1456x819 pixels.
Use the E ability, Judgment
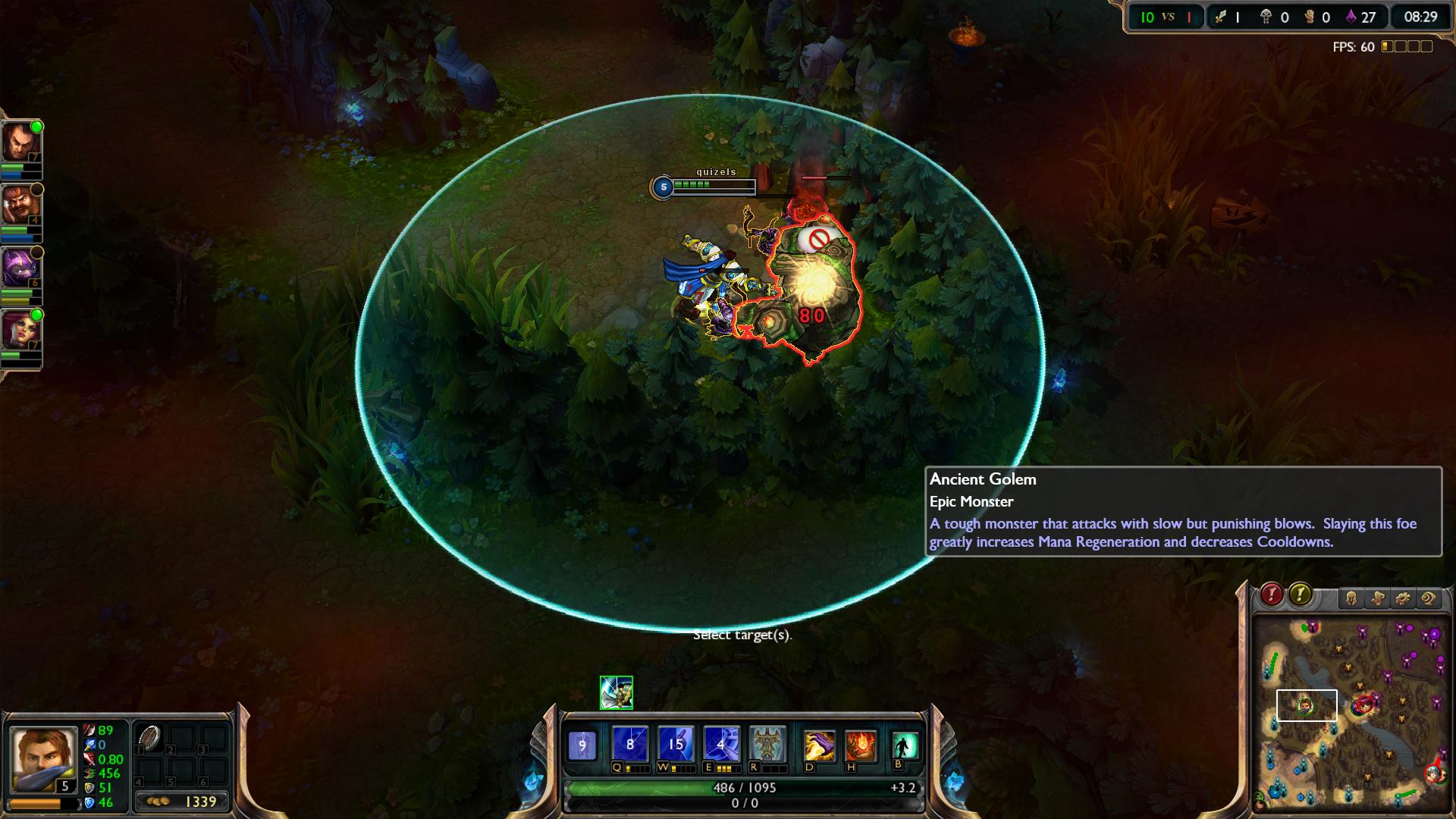pos(720,745)
